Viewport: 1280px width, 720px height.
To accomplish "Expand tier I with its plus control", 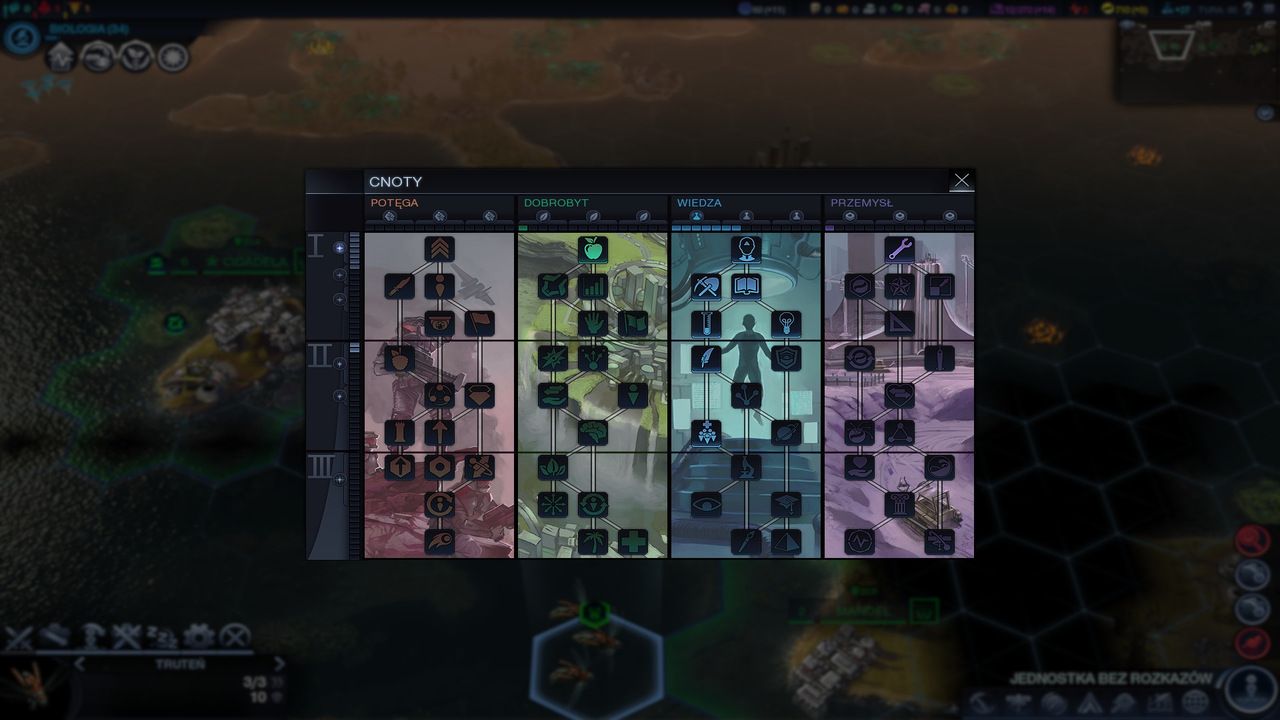I will [x=338, y=246].
